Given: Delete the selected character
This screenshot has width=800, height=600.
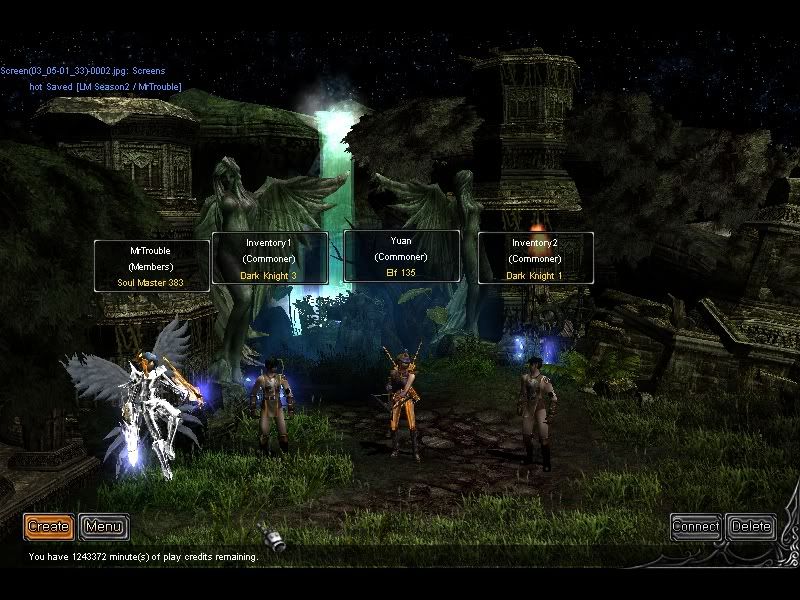Looking at the screenshot, I should click(750, 526).
